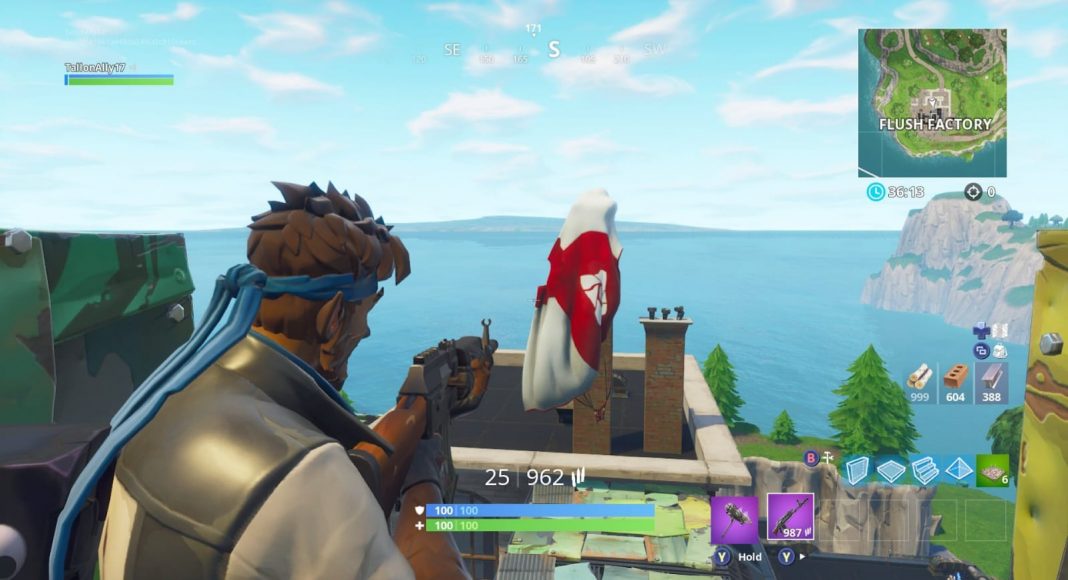Select the floor building piece
The width and height of the screenshot is (1068, 580).
pos(891,470)
